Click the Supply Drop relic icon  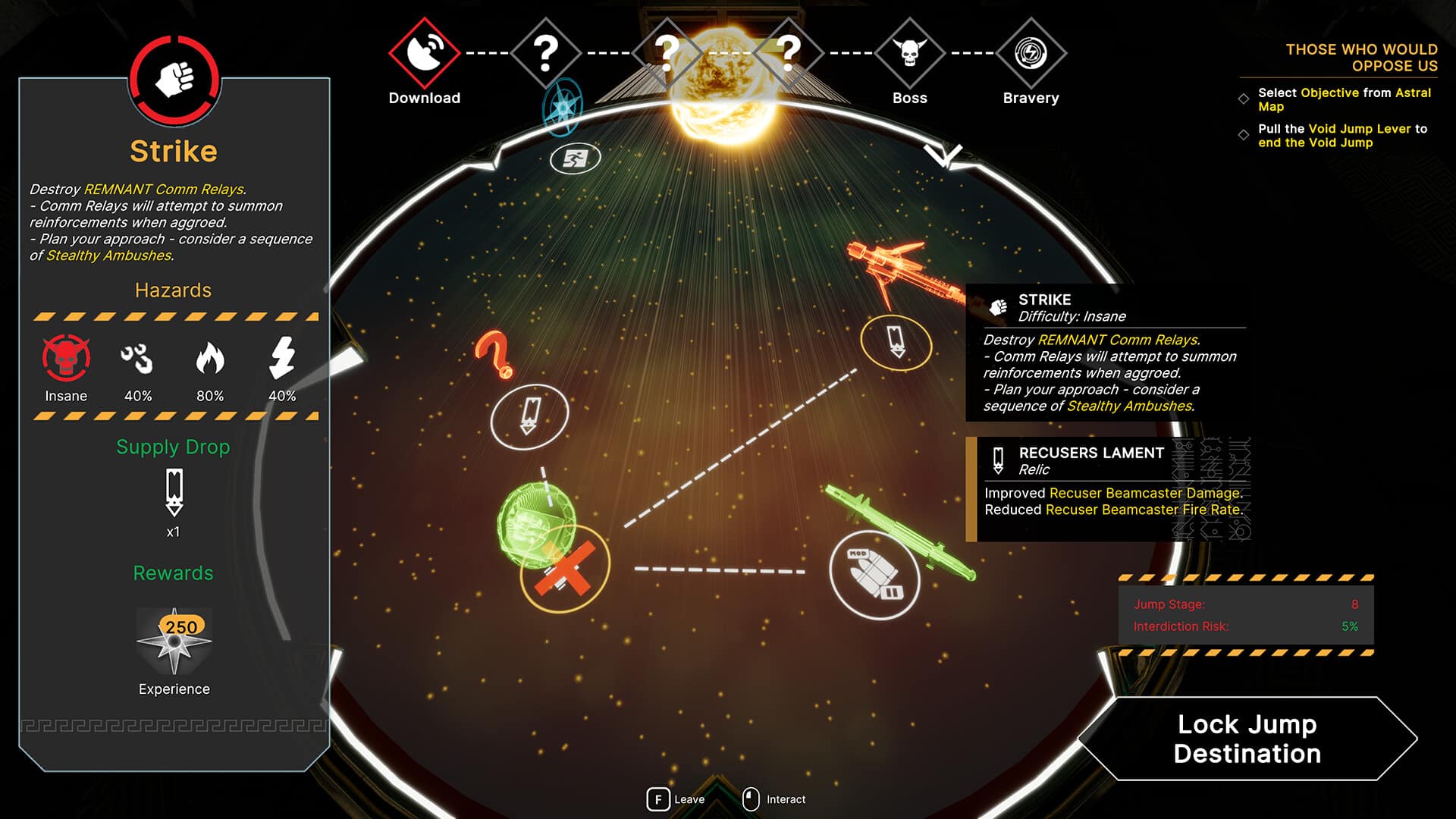(174, 493)
